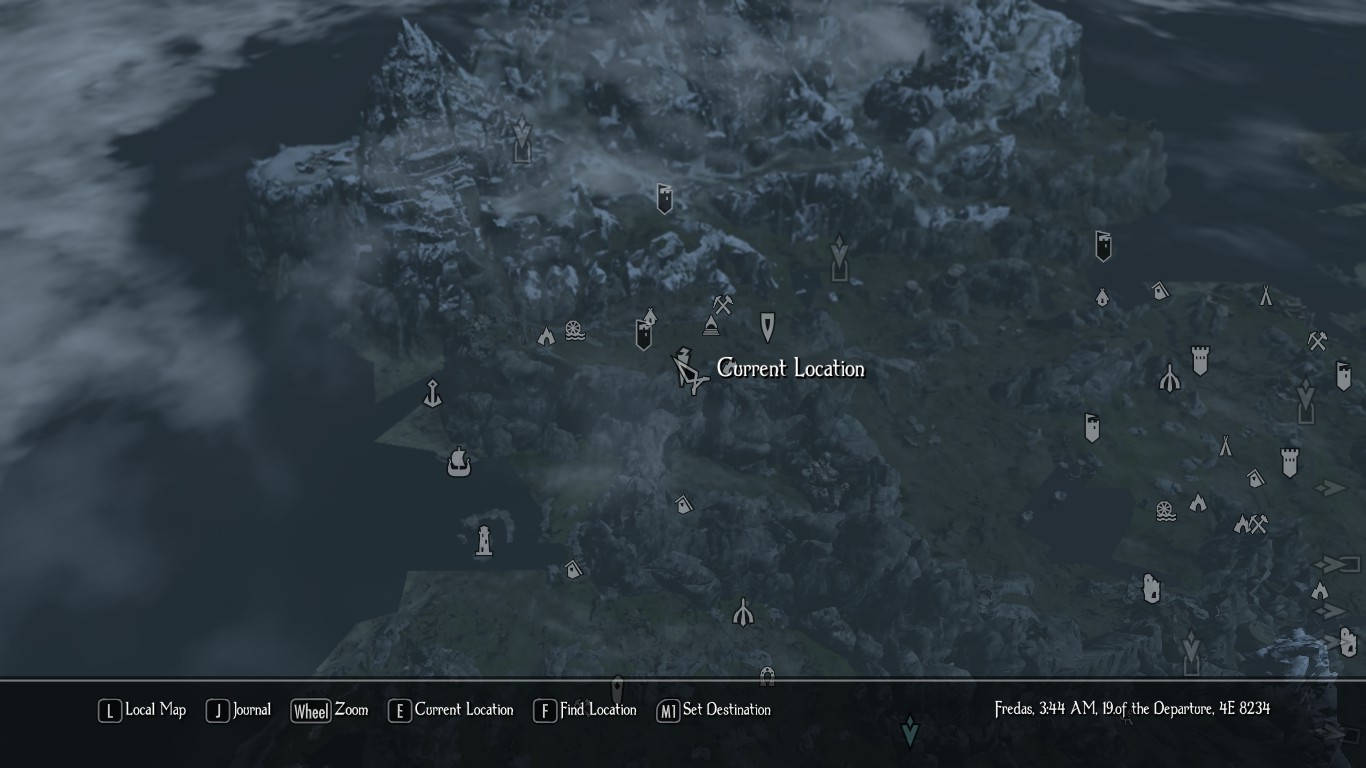
Task: Select the player arrow marker on map
Action: point(689,372)
